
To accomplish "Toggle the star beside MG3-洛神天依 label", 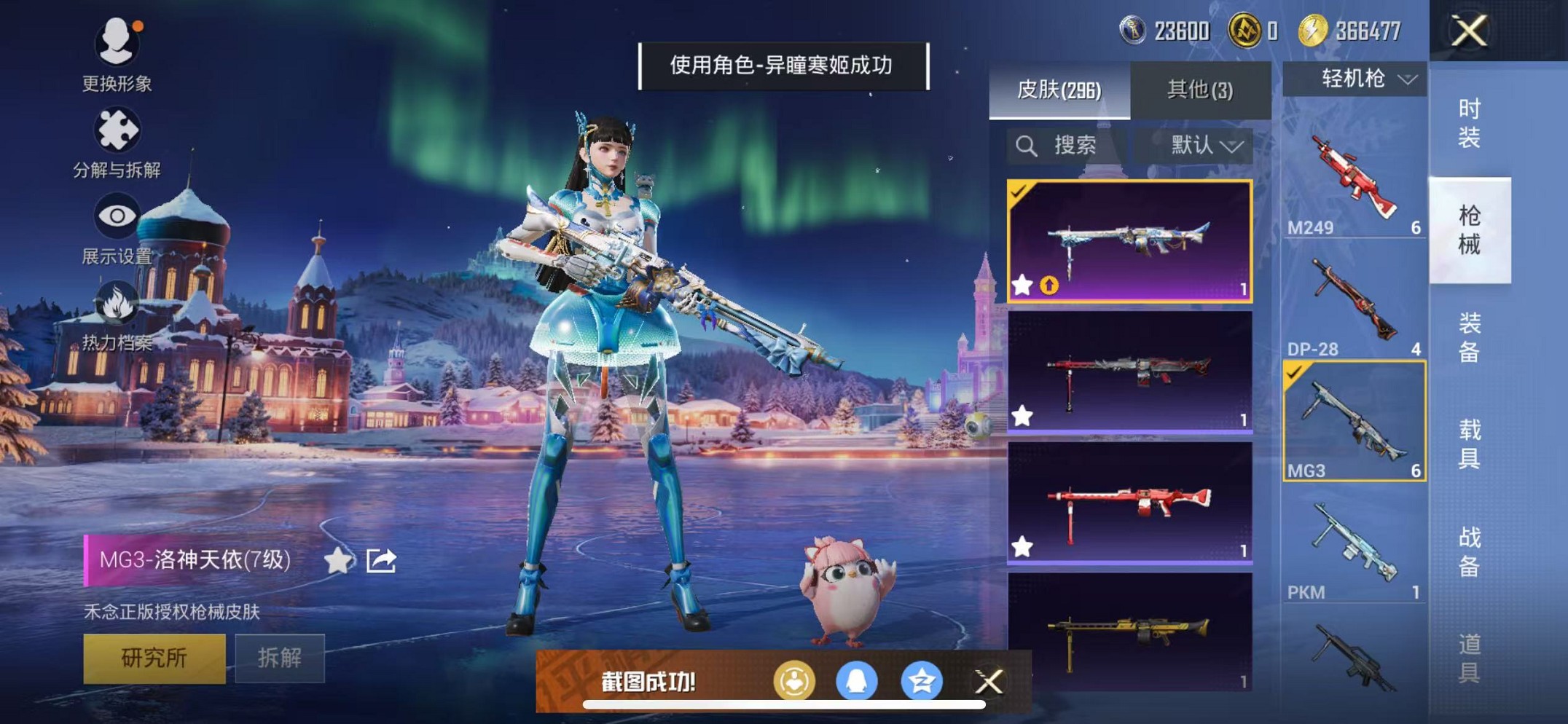I will pyautogui.click(x=337, y=558).
